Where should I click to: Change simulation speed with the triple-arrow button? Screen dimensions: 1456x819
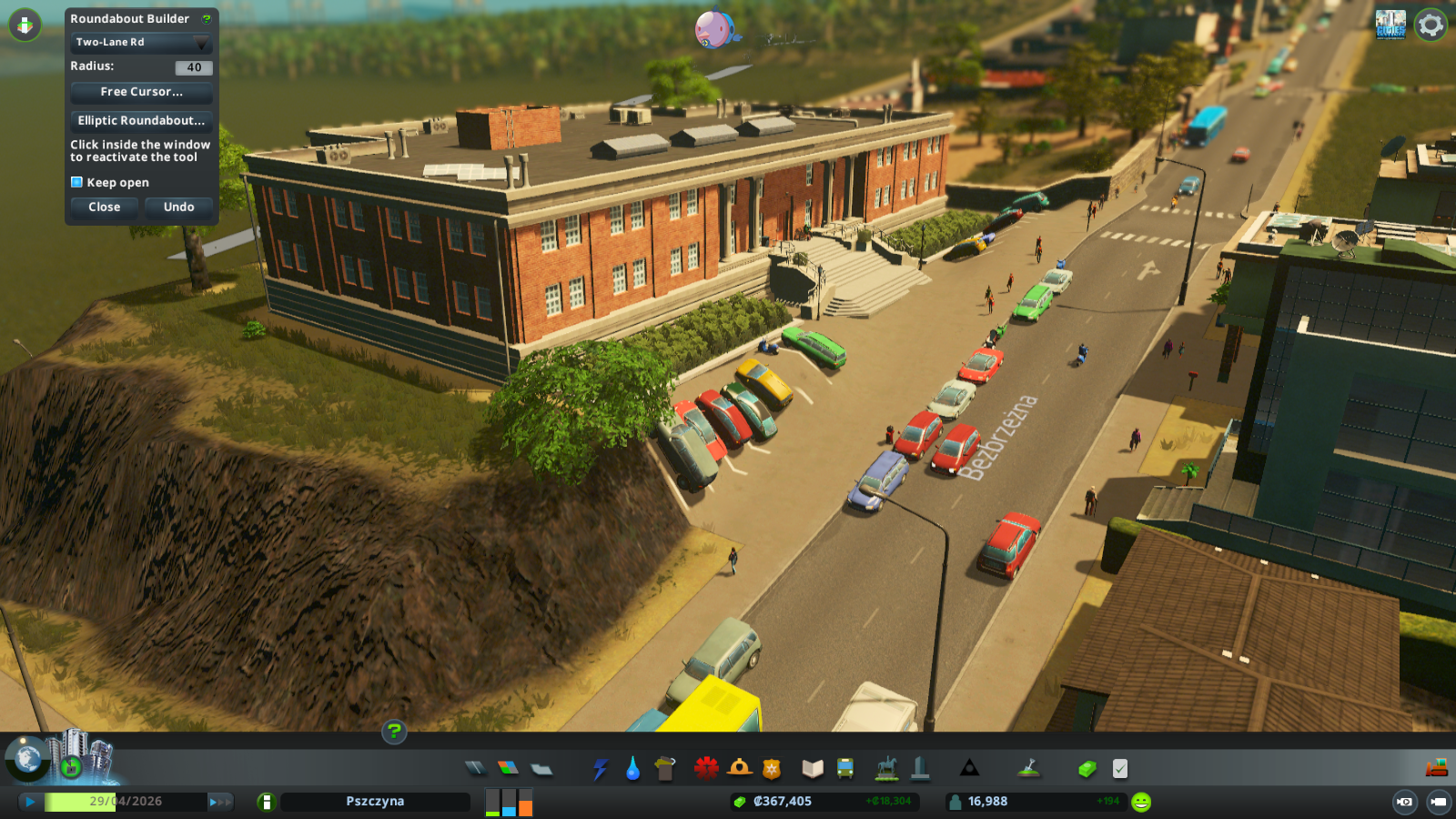220,802
